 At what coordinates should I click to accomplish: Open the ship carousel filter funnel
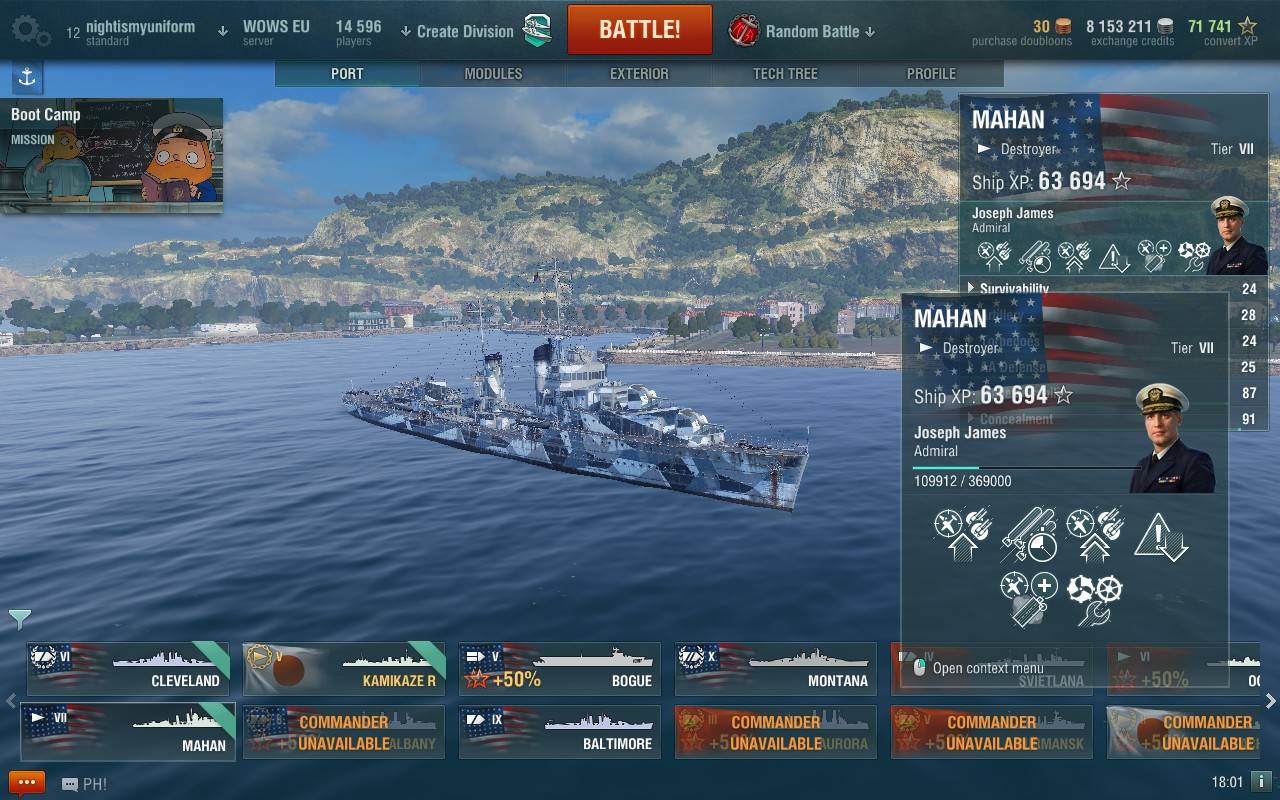tap(19, 620)
